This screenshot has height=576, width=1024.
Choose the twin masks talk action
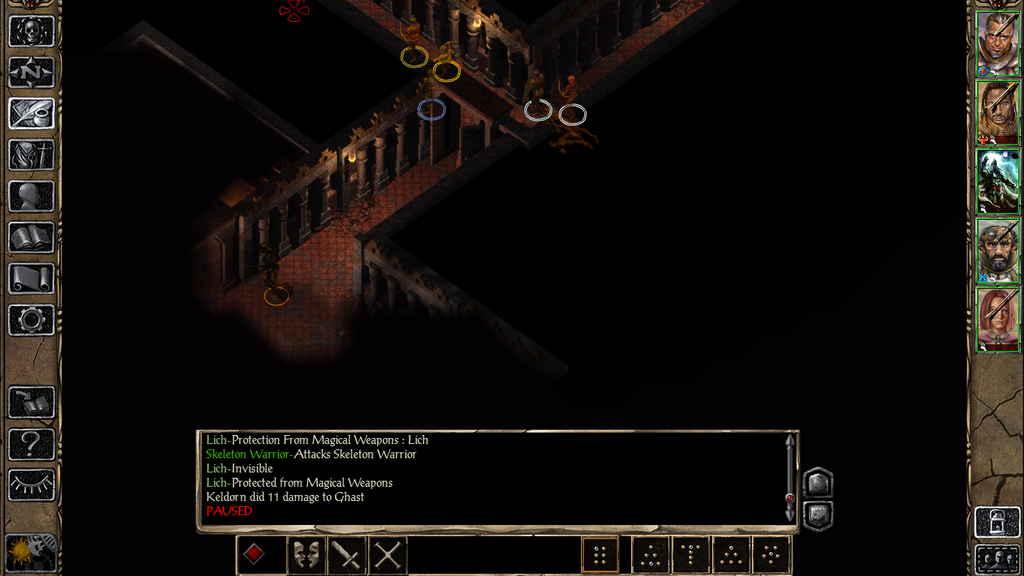[x=306, y=555]
